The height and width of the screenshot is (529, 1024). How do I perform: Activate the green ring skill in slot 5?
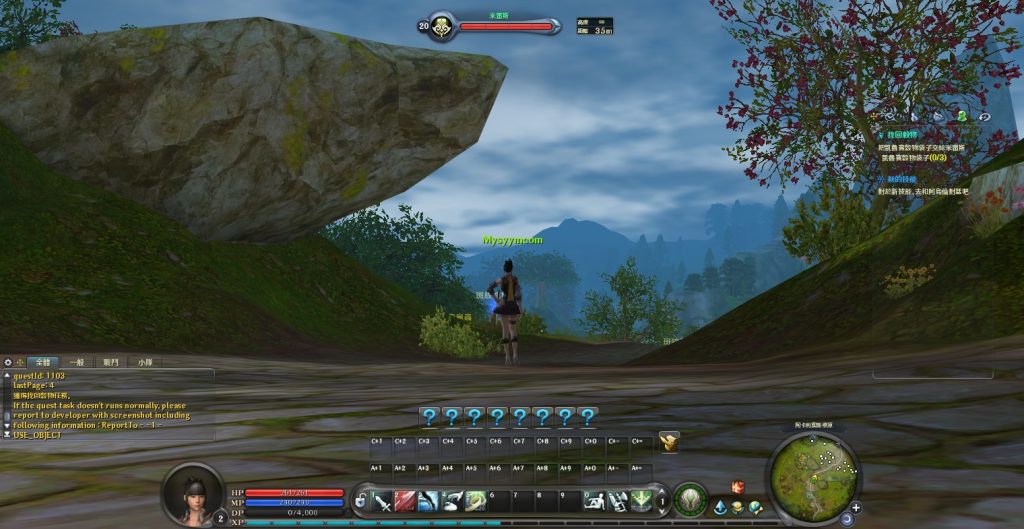pyautogui.click(x=476, y=501)
